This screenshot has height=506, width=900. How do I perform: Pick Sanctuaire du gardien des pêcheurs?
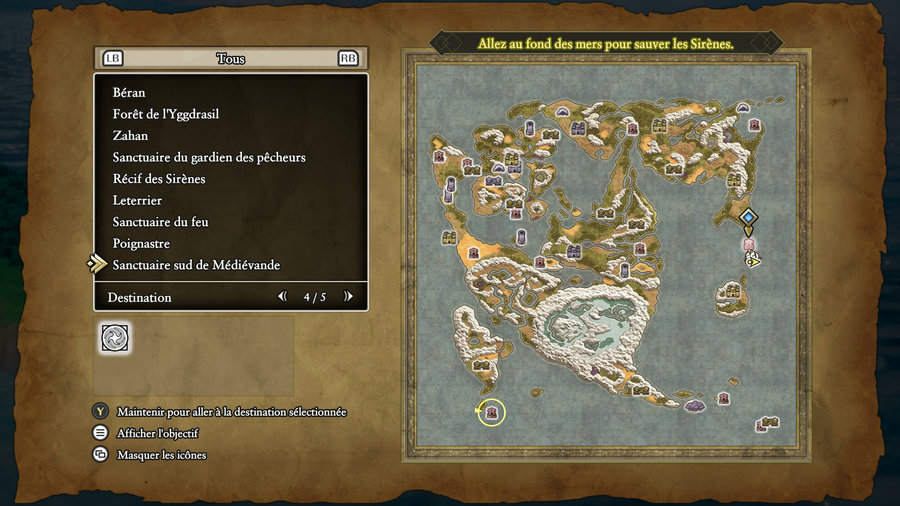click(209, 157)
